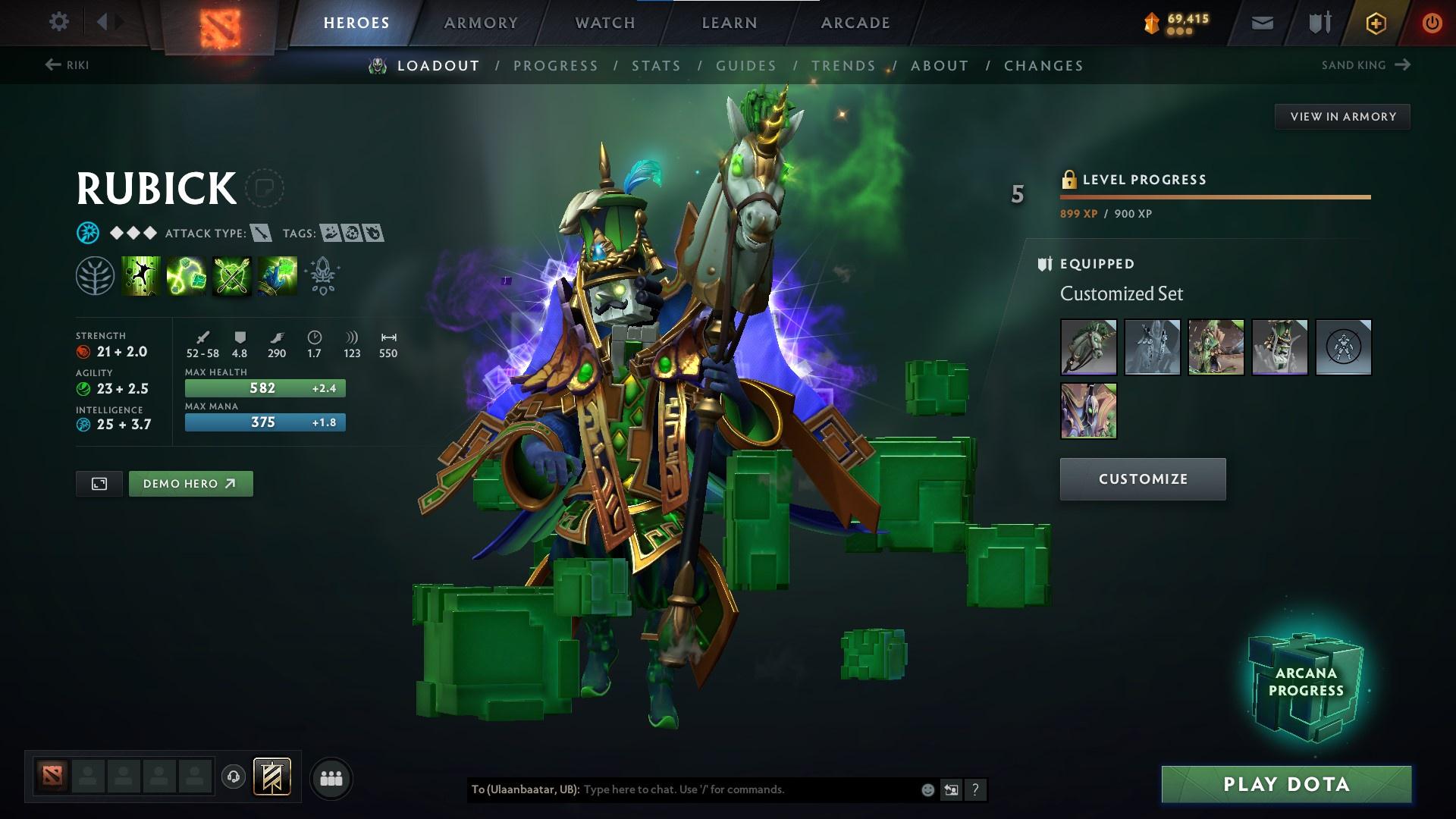Viewport: 1456px width, 819px height.
Task: Open the Fade Bolt ability icon
Action: tap(186, 275)
